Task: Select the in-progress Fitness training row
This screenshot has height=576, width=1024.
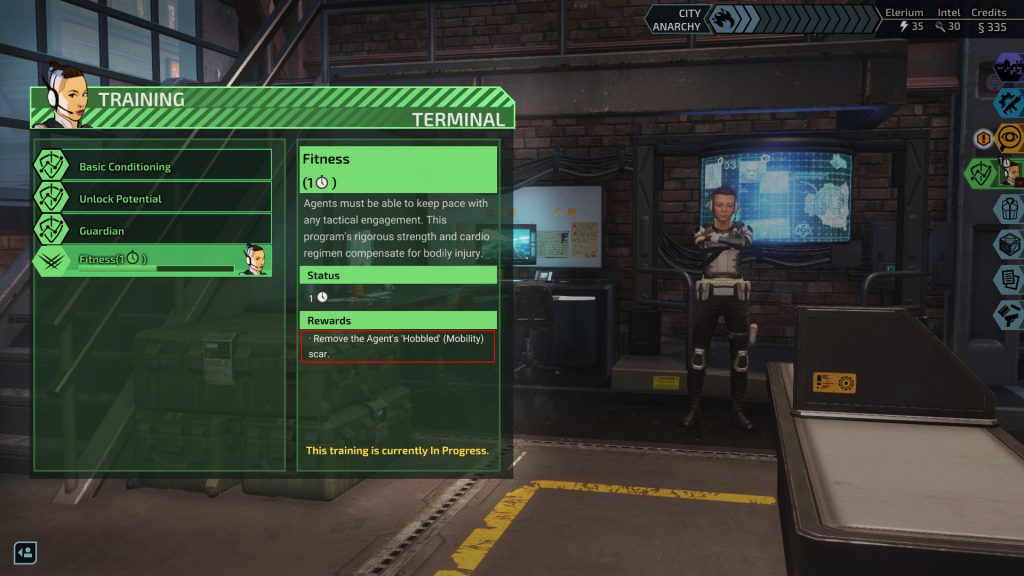Action: (x=140, y=260)
